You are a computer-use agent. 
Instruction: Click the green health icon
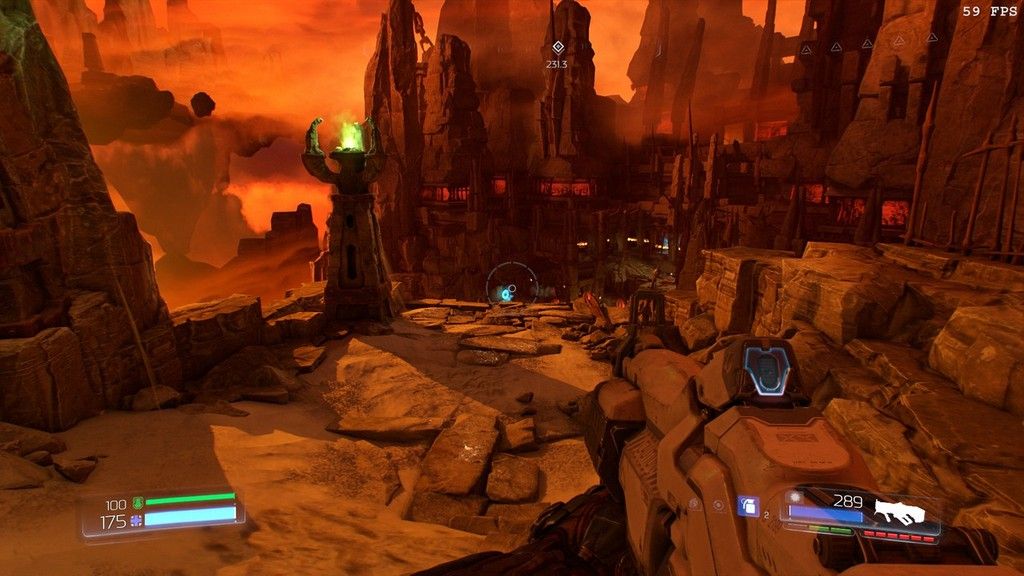pyautogui.click(x=137, y=504)
